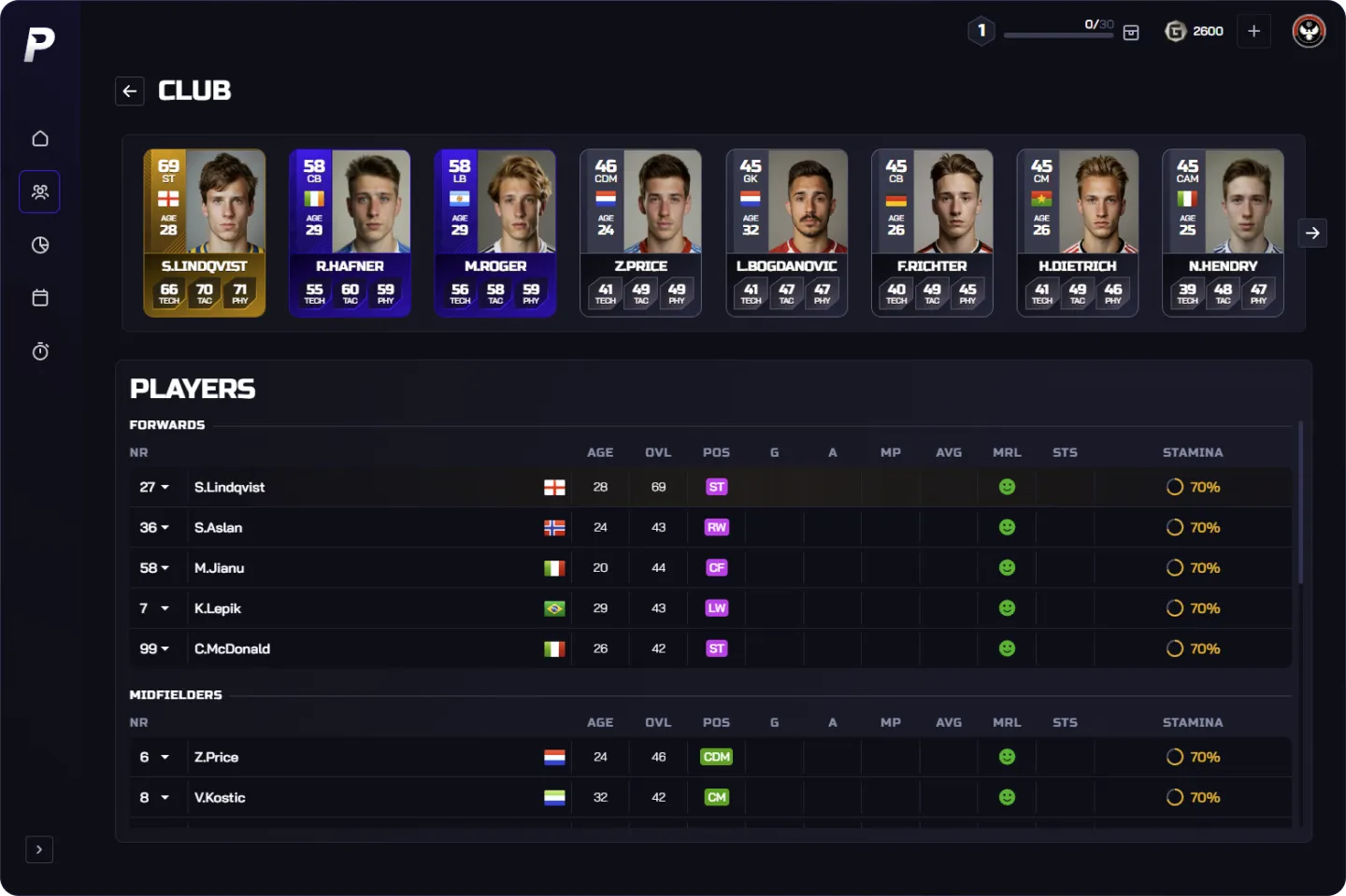Go back using the arrow beside CLUB
Viewport: 1346px width, 896px height.
coord(130,91)
